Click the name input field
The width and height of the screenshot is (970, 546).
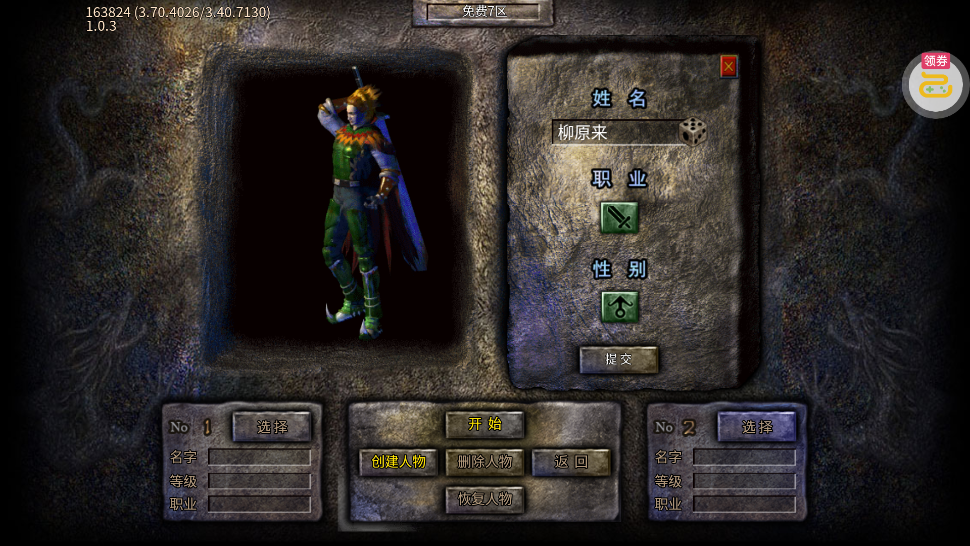coord(615,132)
